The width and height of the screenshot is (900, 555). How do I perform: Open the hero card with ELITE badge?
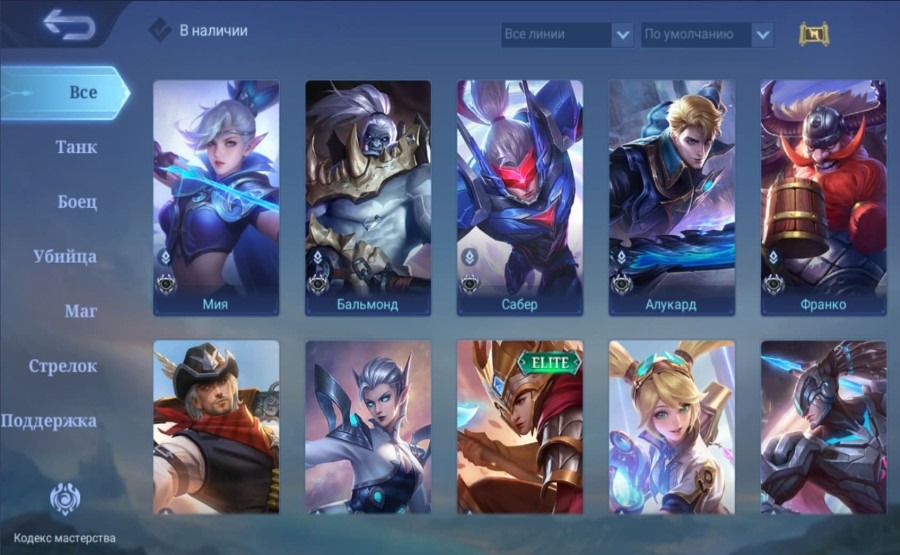tap(519, 428)
